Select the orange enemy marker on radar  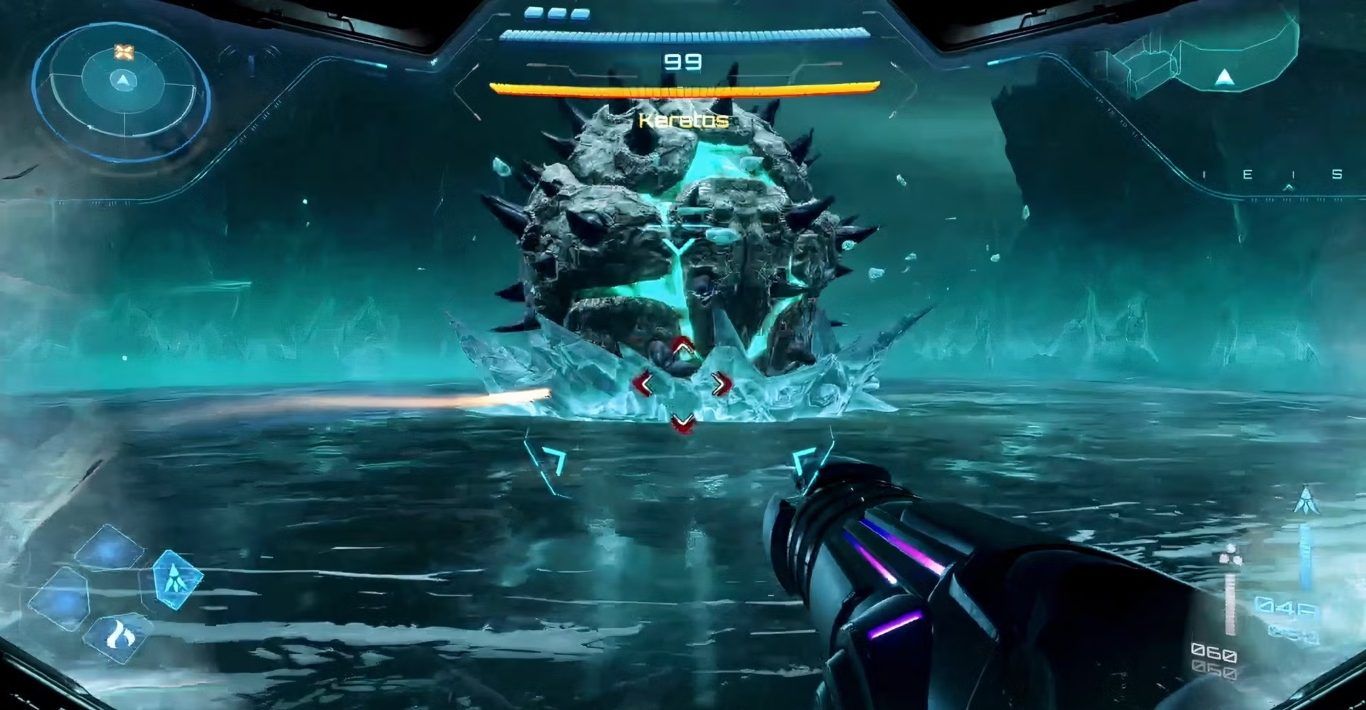[123, 52]
